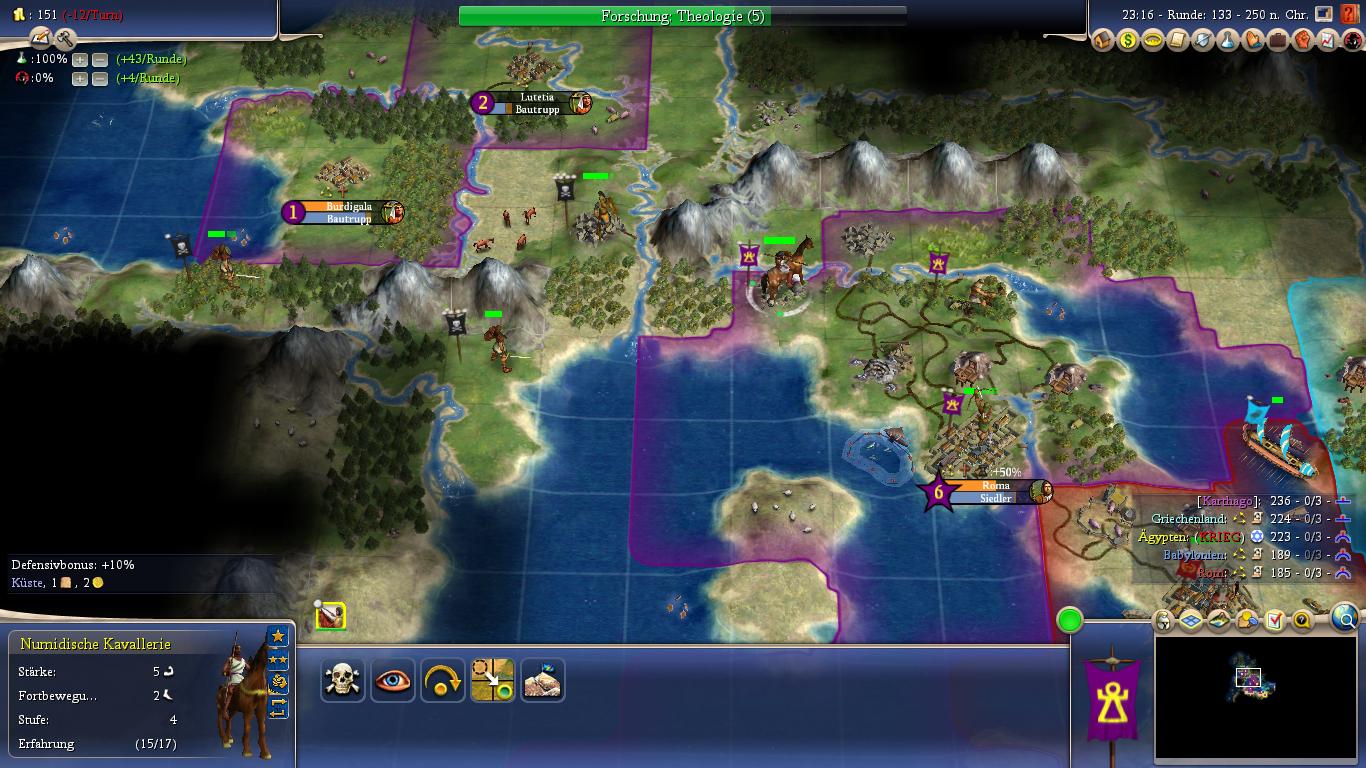Open the financial advisor dollar icon
The image size is (1366, 768).
pyautogui.click(x=1127, y=41)
